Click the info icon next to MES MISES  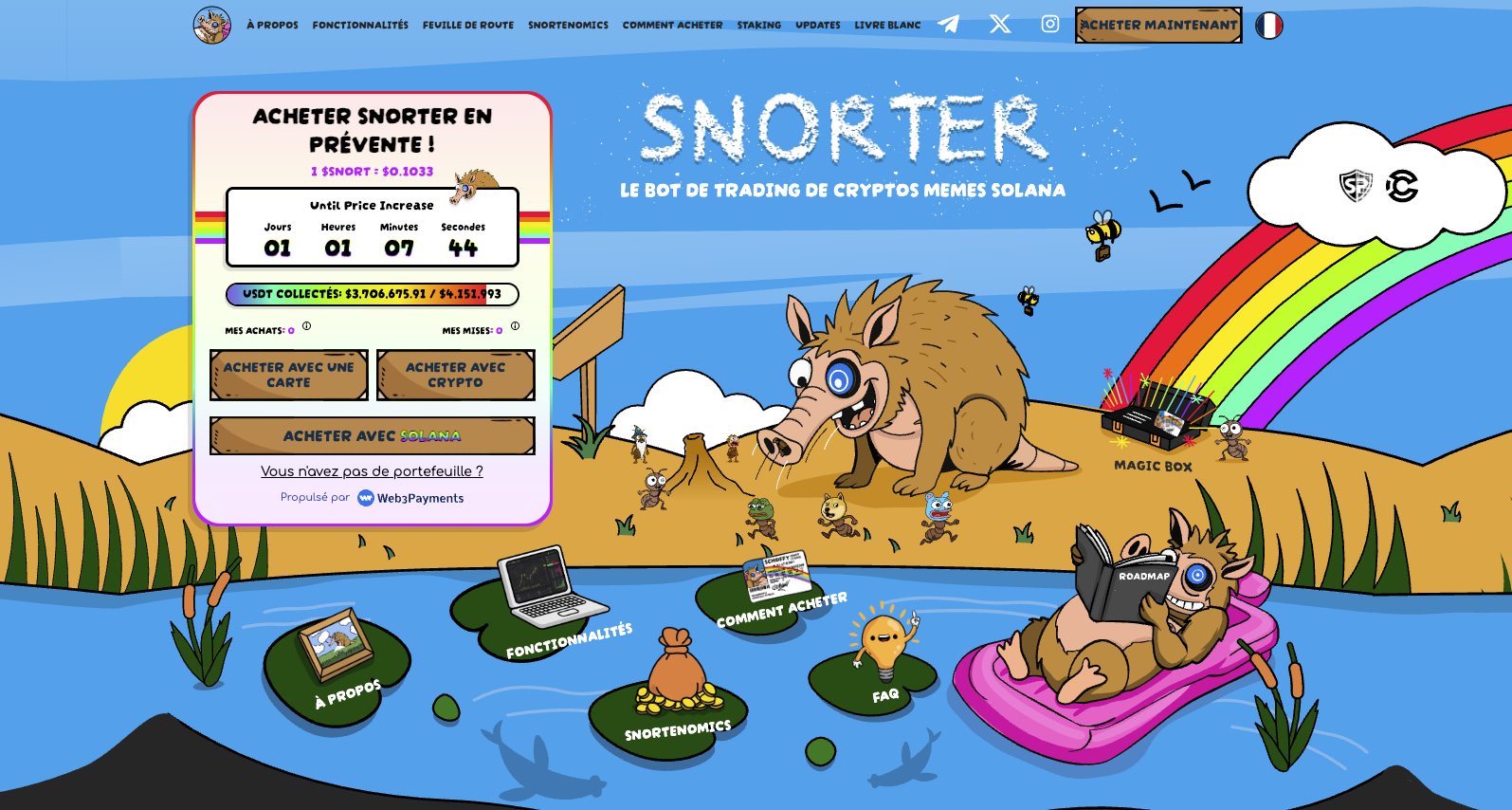point(515,325)
